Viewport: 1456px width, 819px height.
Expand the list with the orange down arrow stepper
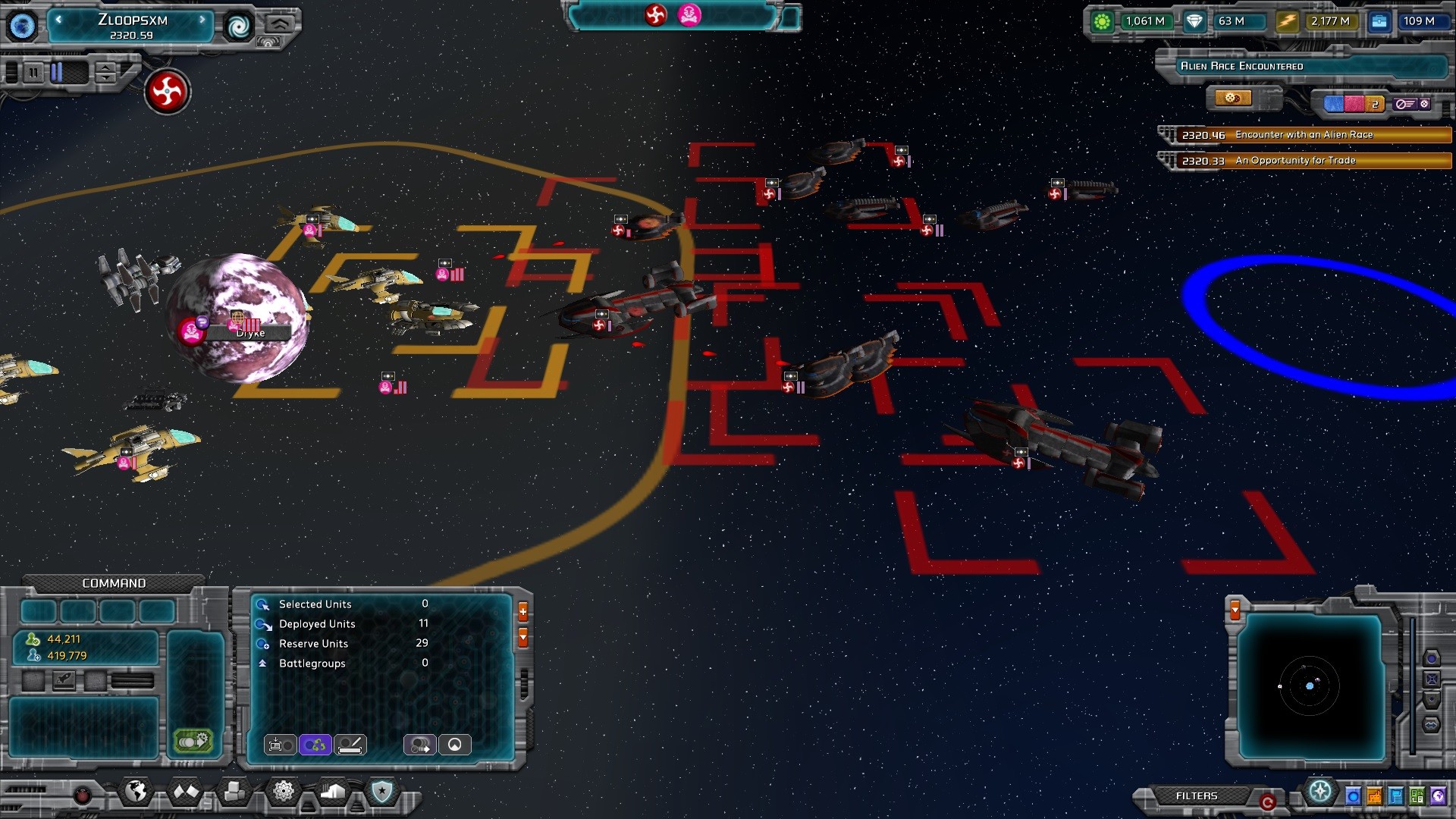tap(522, 637)
